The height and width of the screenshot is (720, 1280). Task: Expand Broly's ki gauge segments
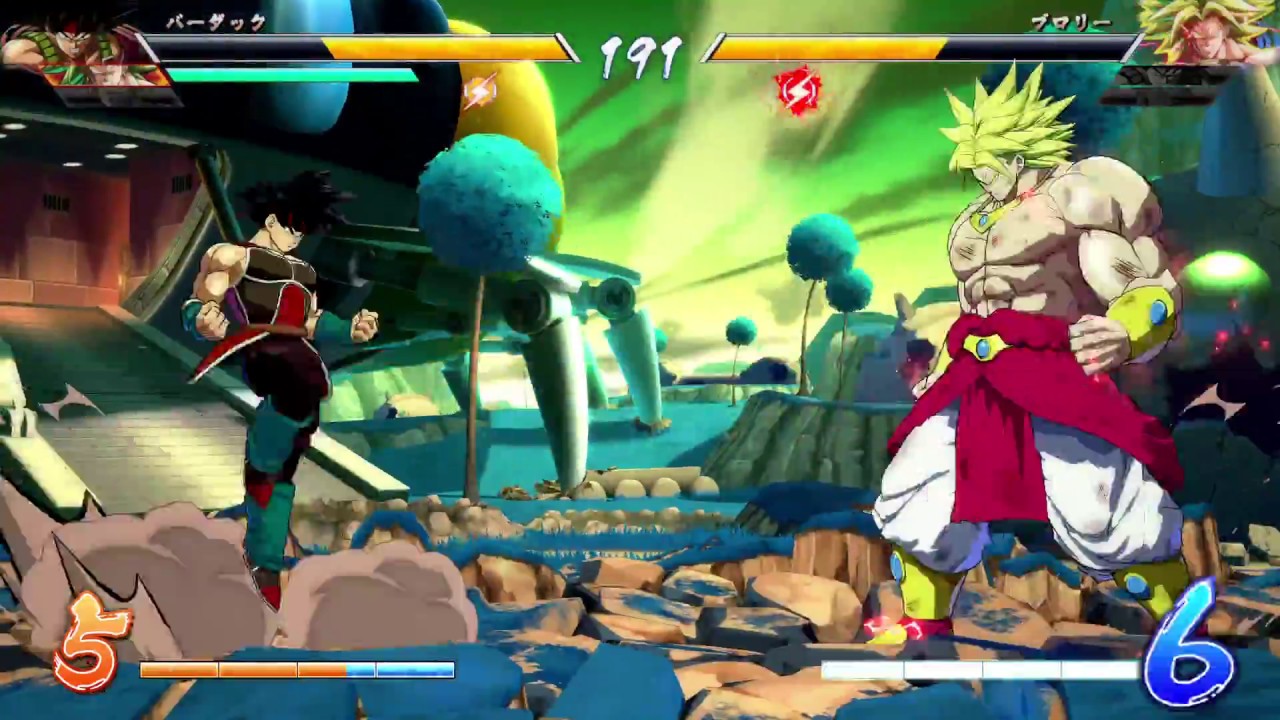click(985, 670)
